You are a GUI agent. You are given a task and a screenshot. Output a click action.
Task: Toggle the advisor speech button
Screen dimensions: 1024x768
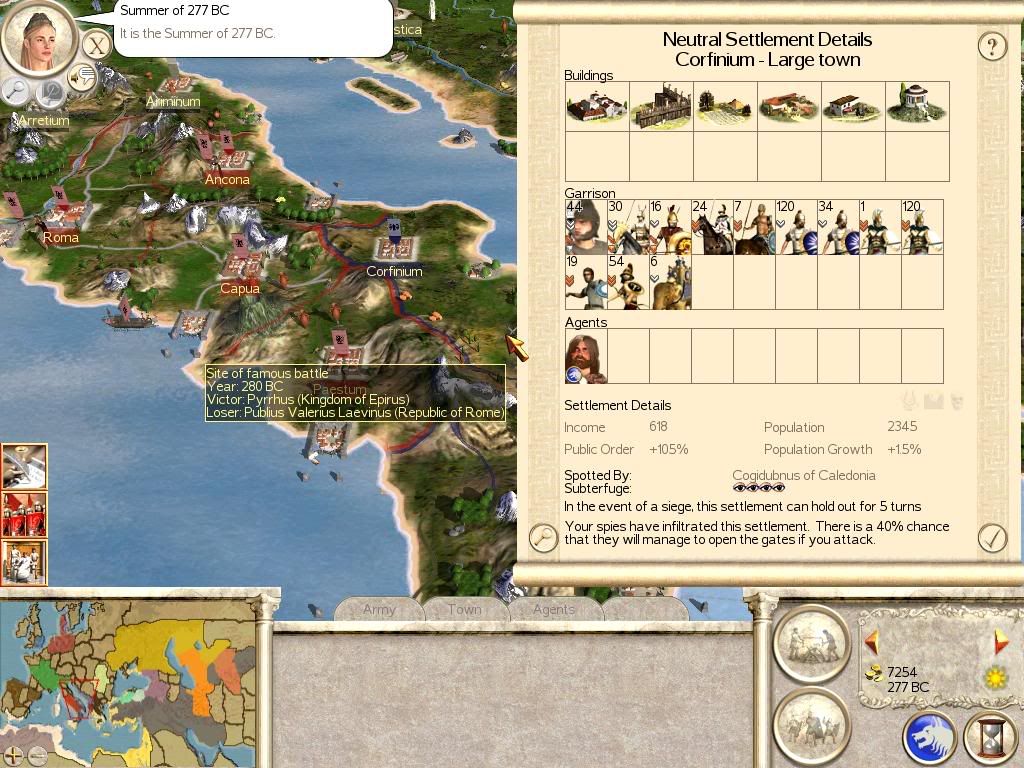point(80,77)
